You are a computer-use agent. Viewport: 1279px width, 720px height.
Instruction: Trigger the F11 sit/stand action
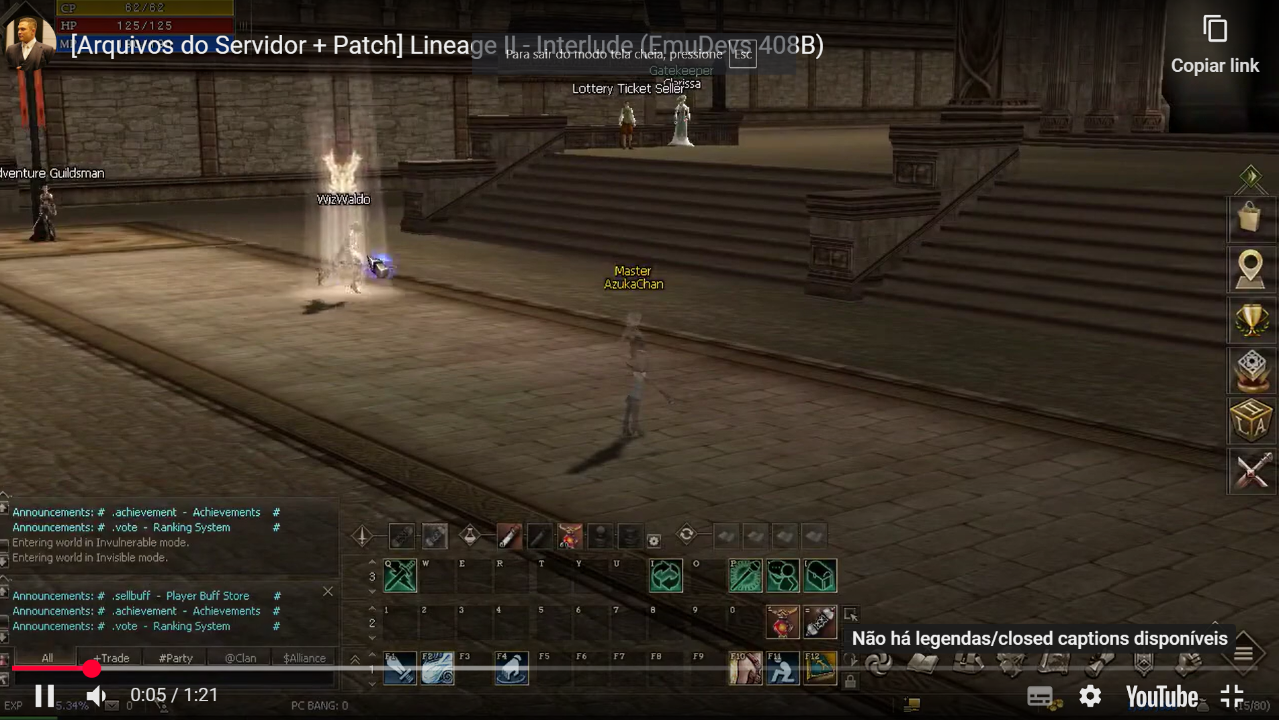[783, 668]
